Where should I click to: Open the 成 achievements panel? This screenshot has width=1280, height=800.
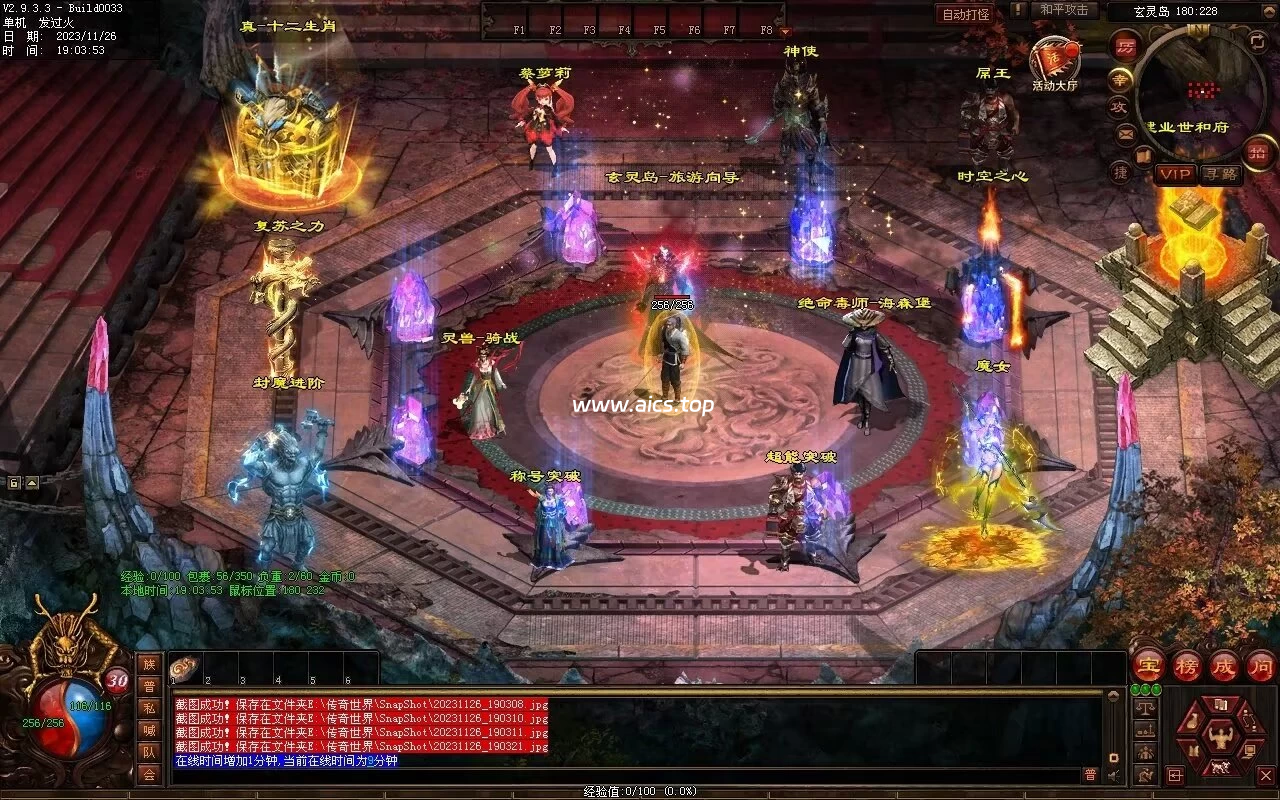click(x=1223, y=665)
